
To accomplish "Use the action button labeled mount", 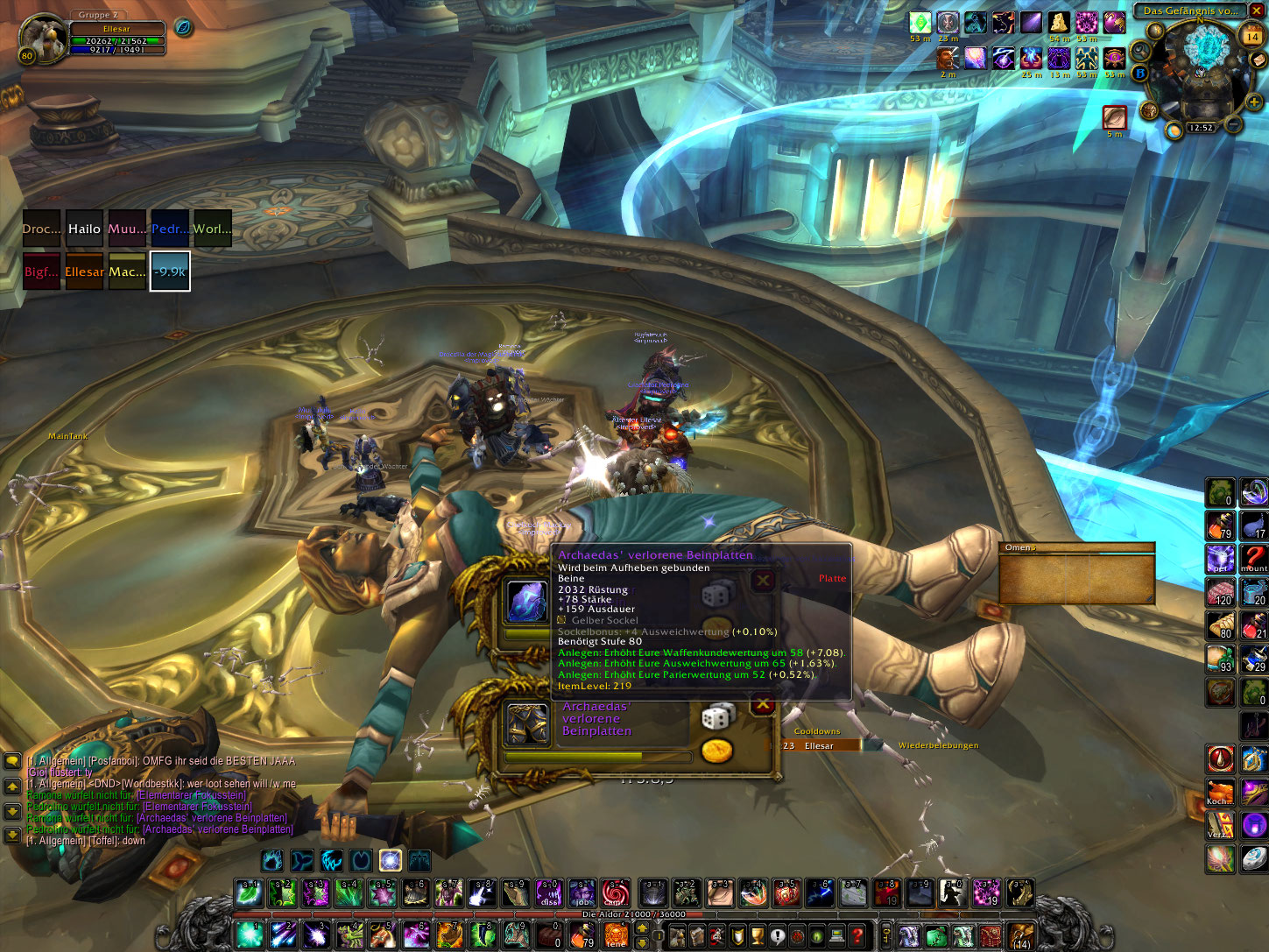I will (1254, 558).
